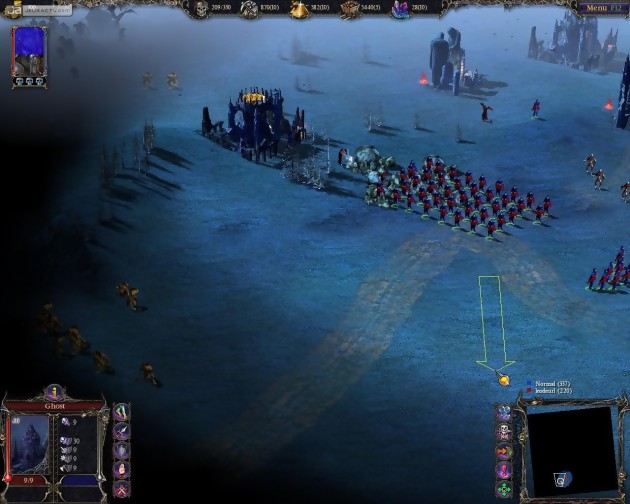Image resolution: width=630 pixels, height=504 pixels.
Task: Click the red pin signal icon
Action: tap(504, 471)
